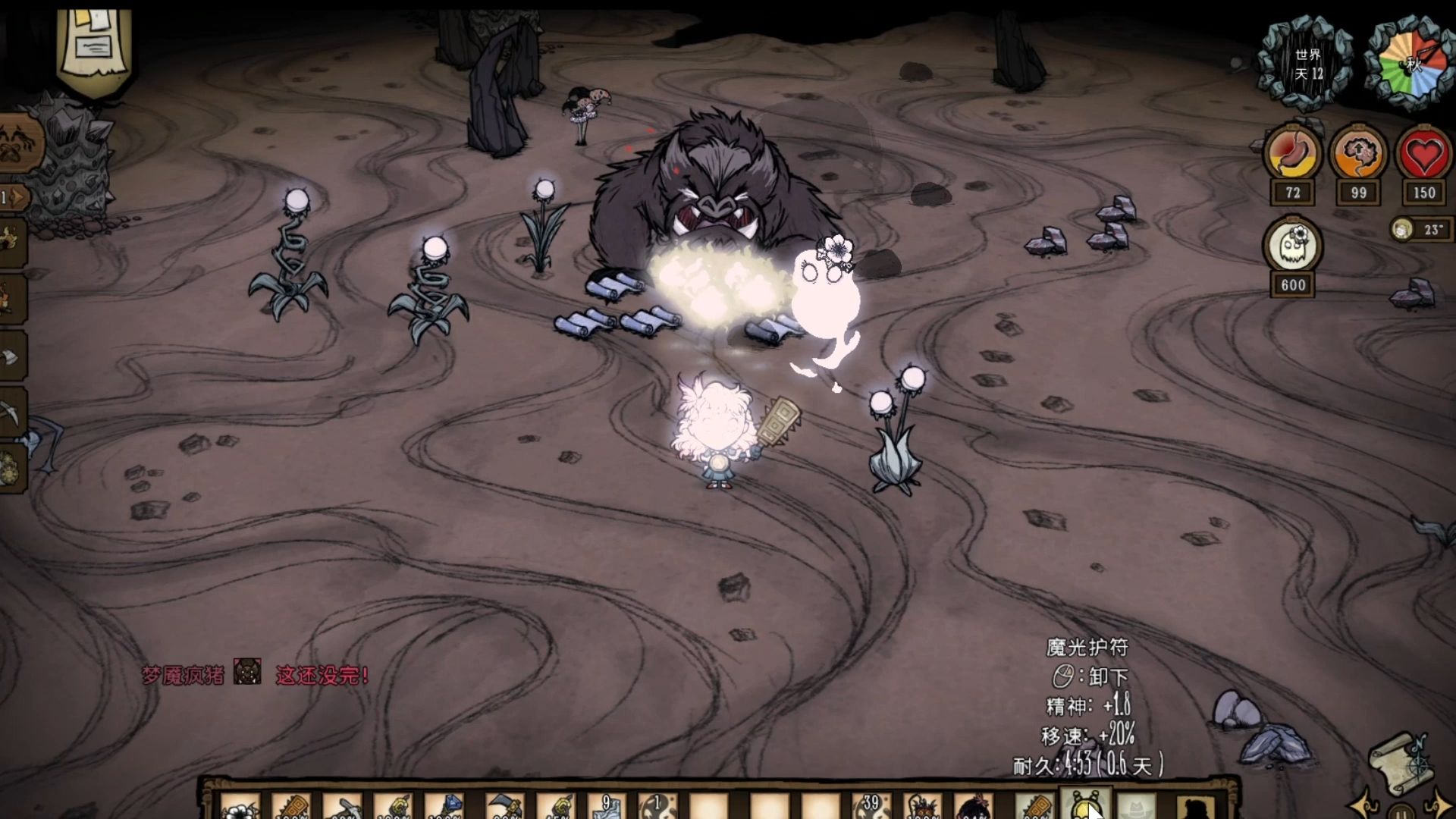Click the world day counter badge
The height and width of the screenshot is (819, 1456).
pyautogui.click(x=1307, y=64)
